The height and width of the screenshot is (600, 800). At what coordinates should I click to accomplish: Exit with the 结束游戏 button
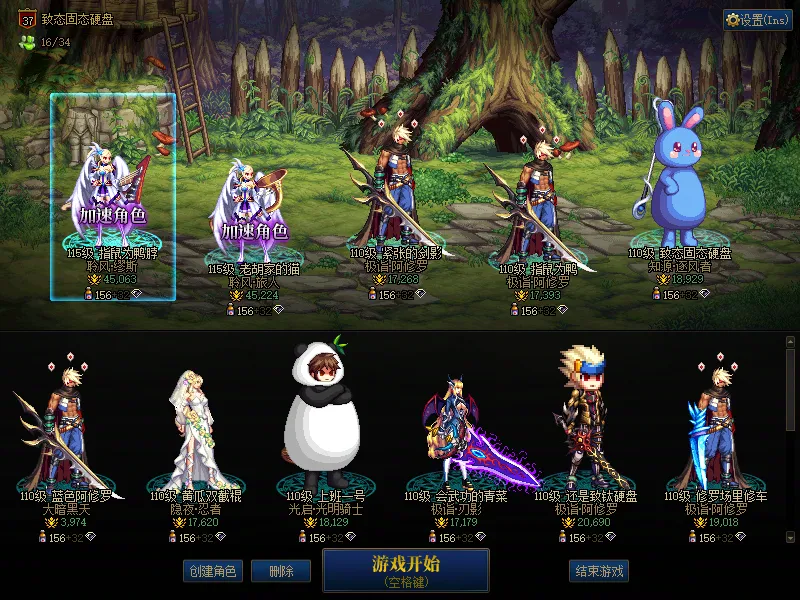coord(599,571)
